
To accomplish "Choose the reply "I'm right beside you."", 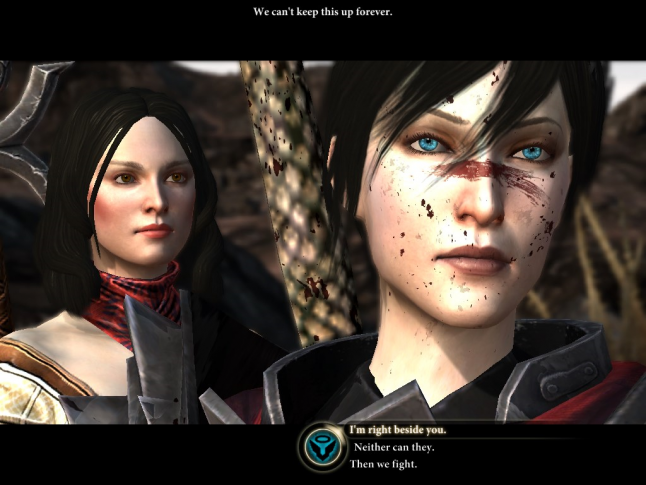I will [x=396, y=430].
